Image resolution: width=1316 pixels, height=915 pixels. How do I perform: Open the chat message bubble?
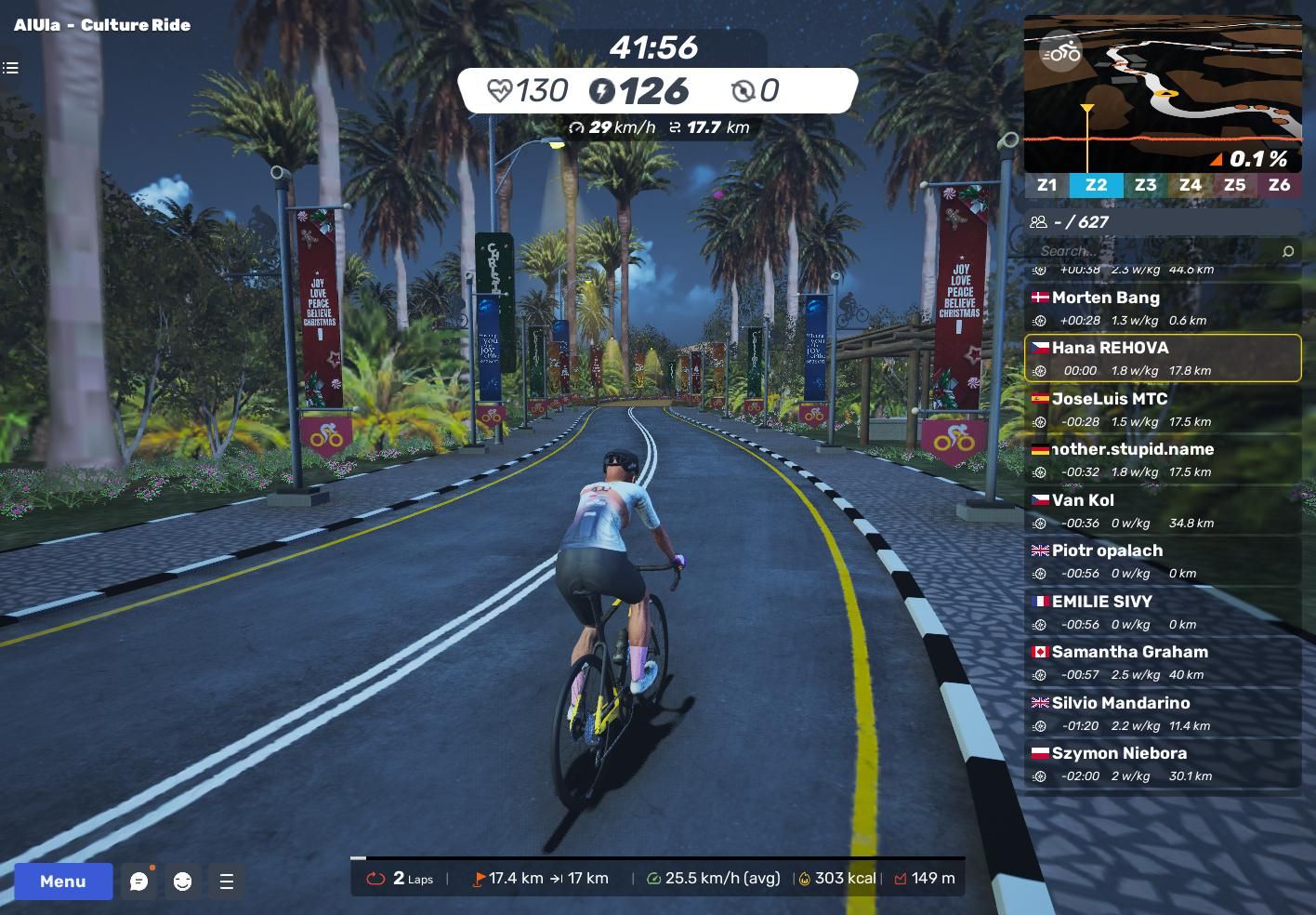[x=138, y=882]
